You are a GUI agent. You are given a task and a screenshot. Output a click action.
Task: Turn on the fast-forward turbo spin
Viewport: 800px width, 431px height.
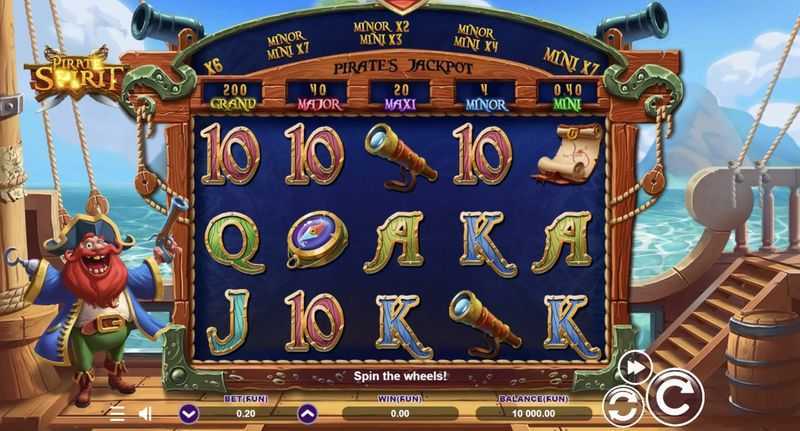pos(634,367)
